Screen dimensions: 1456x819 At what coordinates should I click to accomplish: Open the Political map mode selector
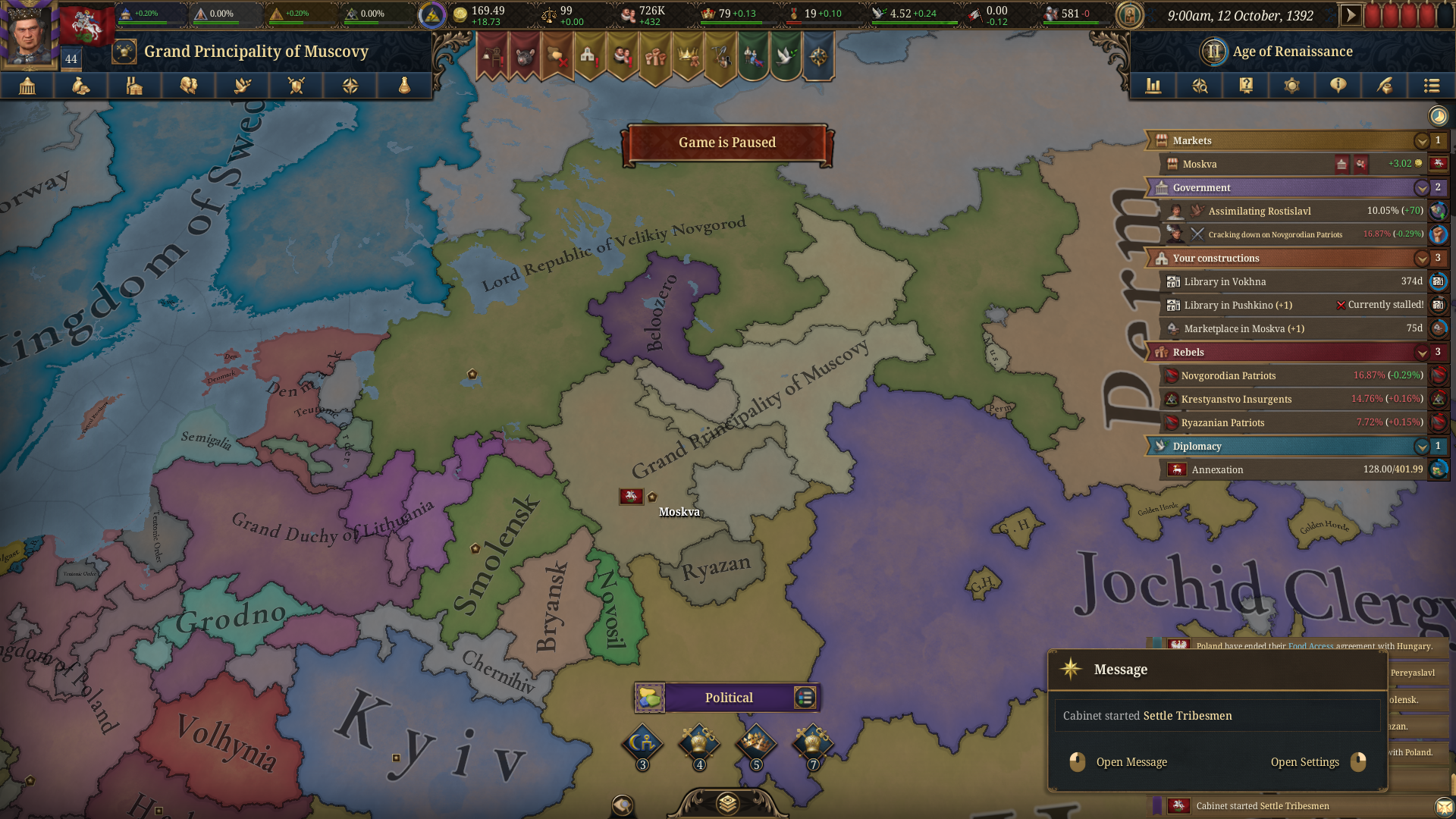tap(728, 698)
